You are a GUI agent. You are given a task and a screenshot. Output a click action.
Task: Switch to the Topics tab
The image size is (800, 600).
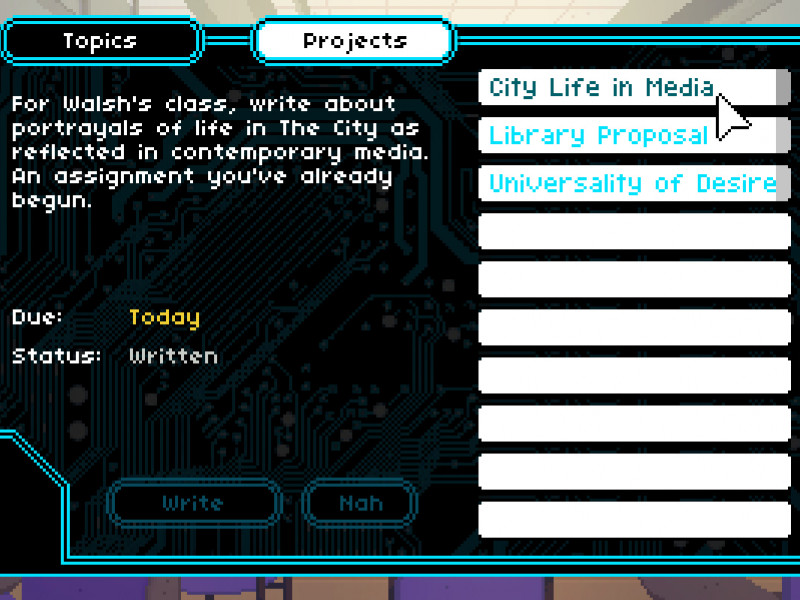point(100,41)
